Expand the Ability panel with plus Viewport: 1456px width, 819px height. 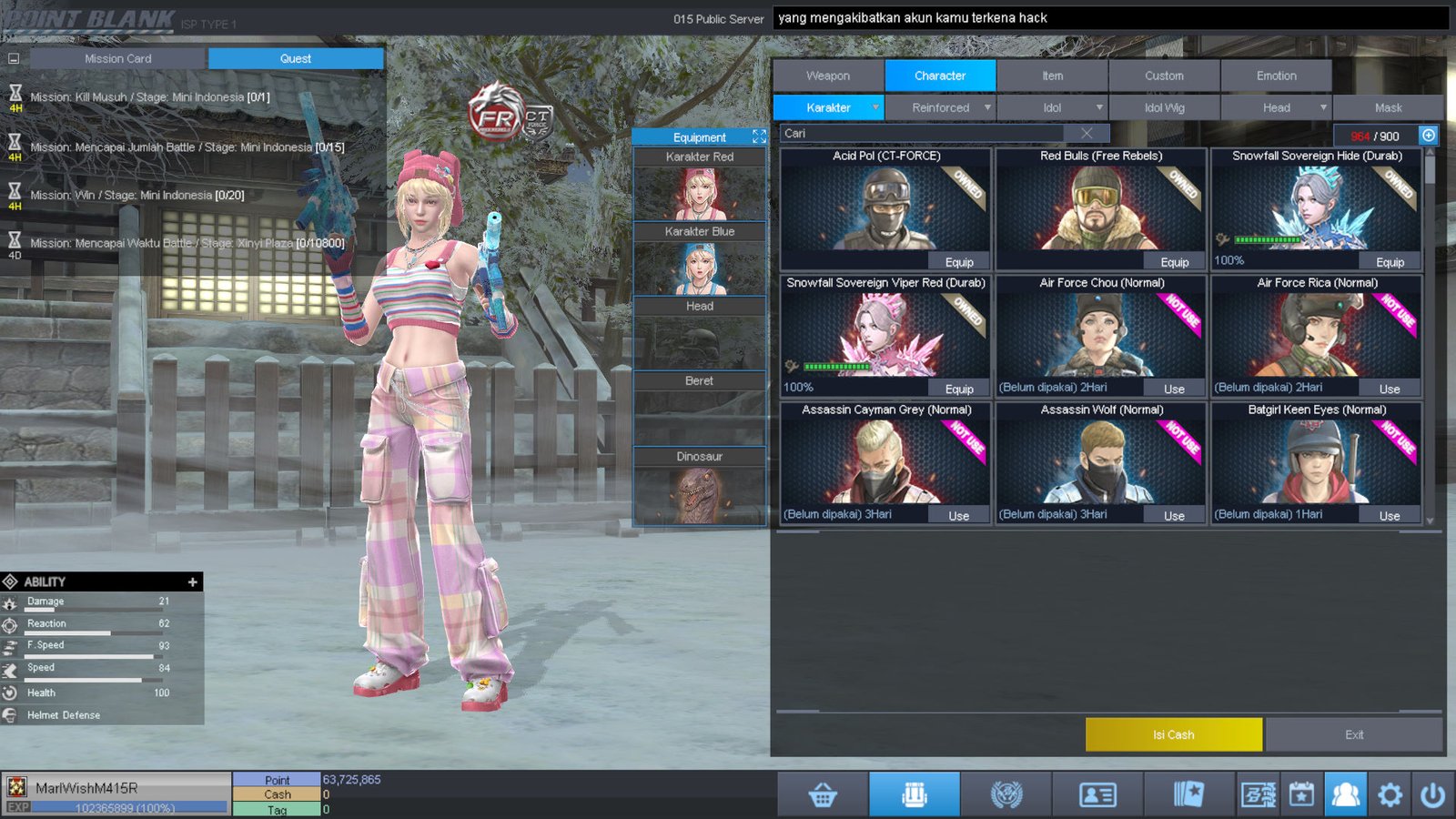192,581
